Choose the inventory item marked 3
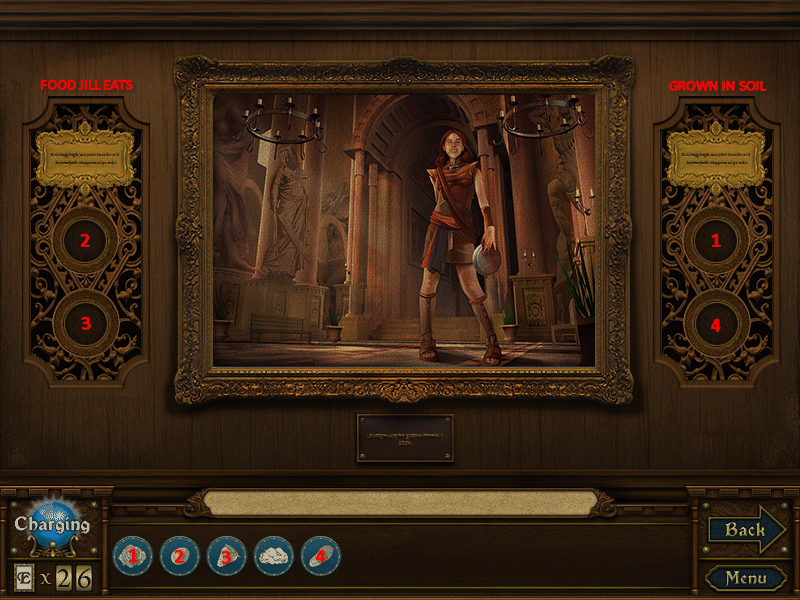 [226, 555]
